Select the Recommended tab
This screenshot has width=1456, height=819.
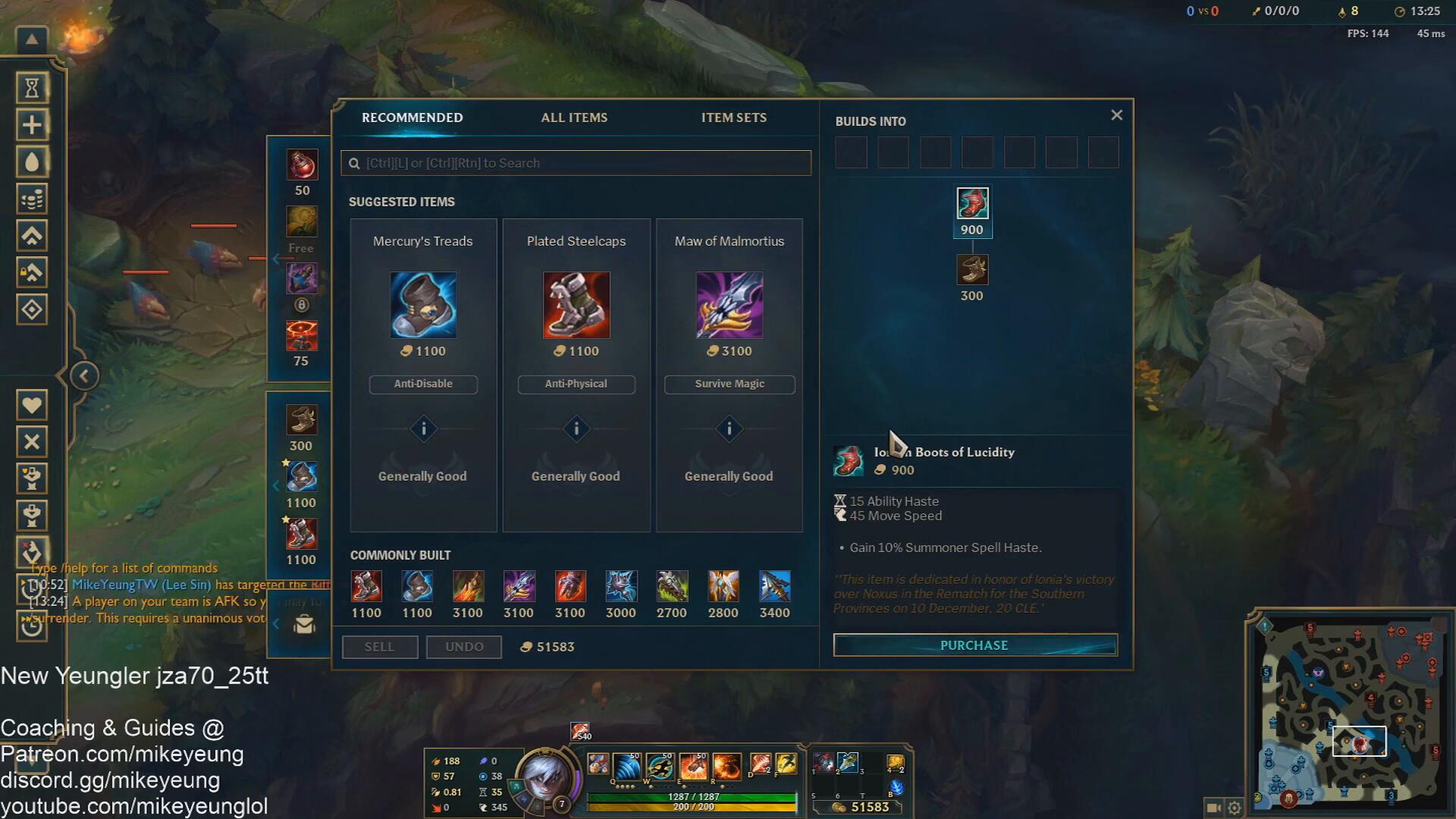tap(412, 118)
